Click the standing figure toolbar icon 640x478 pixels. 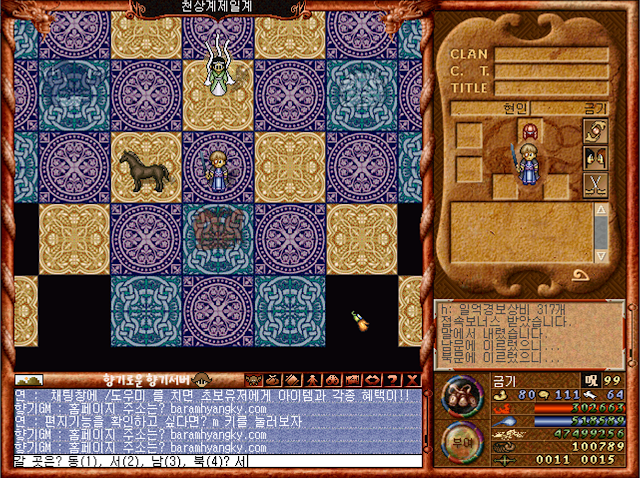click(311, 380)
